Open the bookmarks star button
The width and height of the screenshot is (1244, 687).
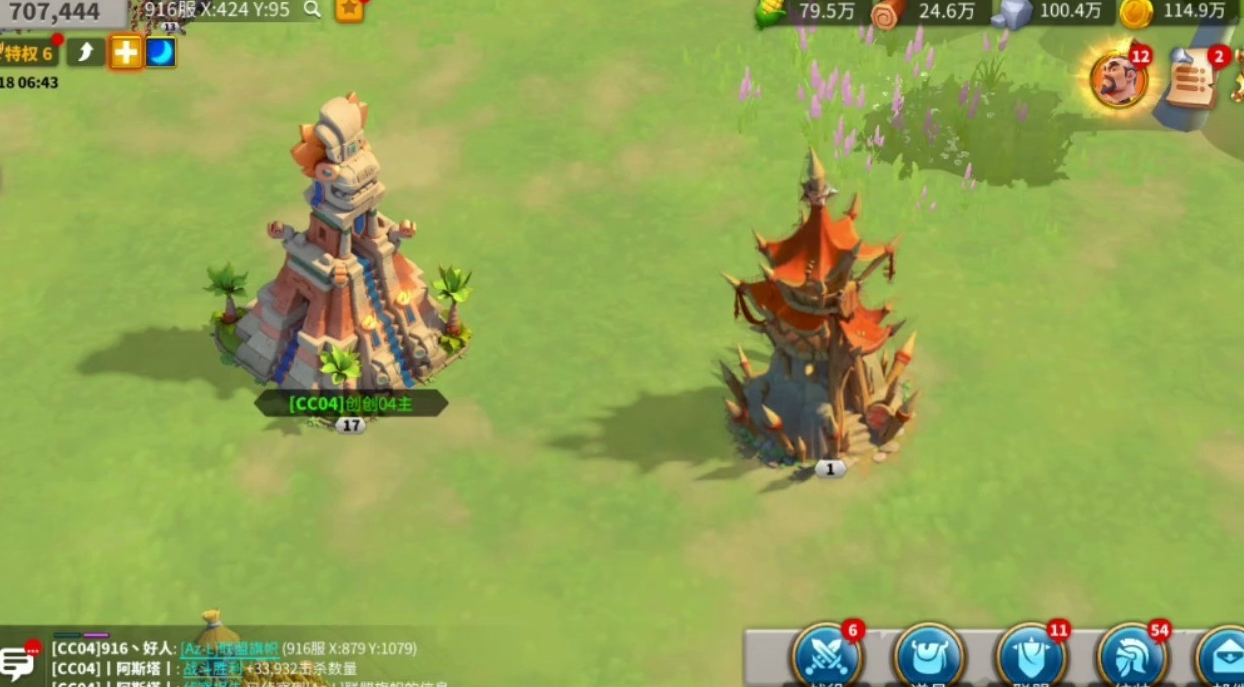(349, 9)
